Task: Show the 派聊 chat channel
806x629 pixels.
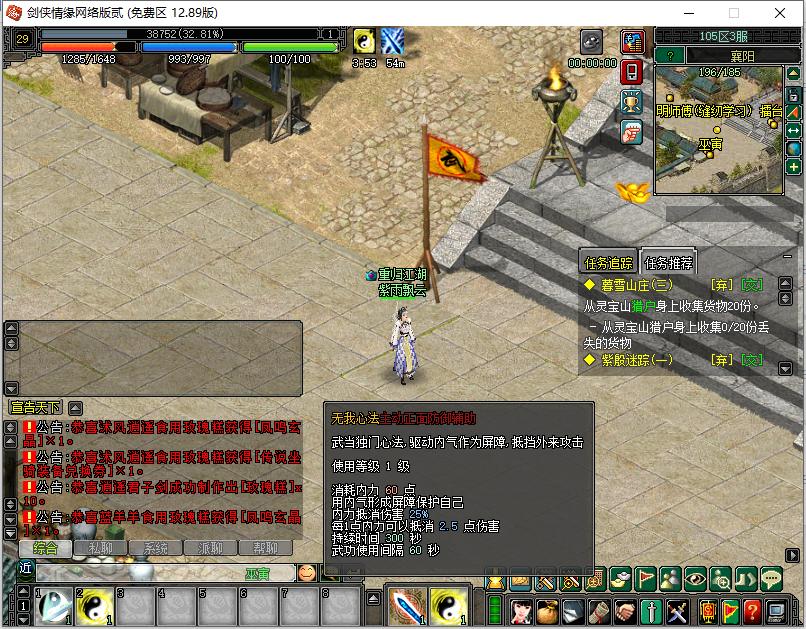Action: 210,548
